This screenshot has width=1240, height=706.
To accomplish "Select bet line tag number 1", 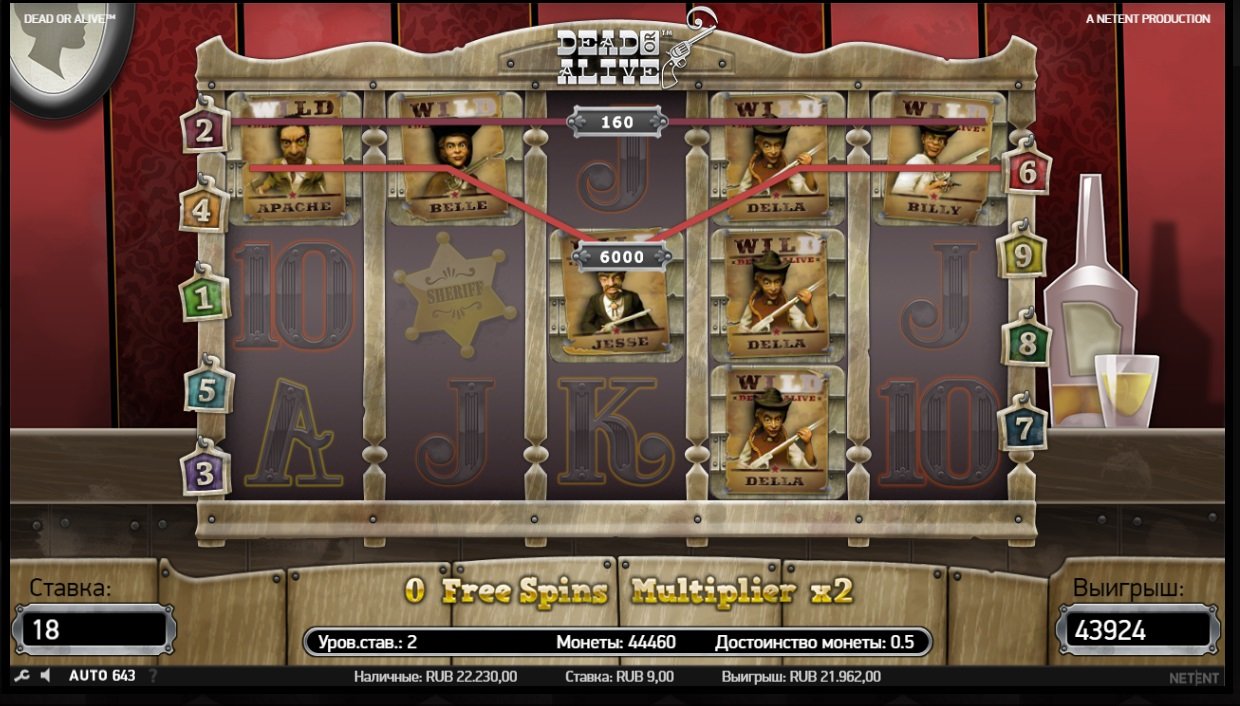I will [203, 297].
